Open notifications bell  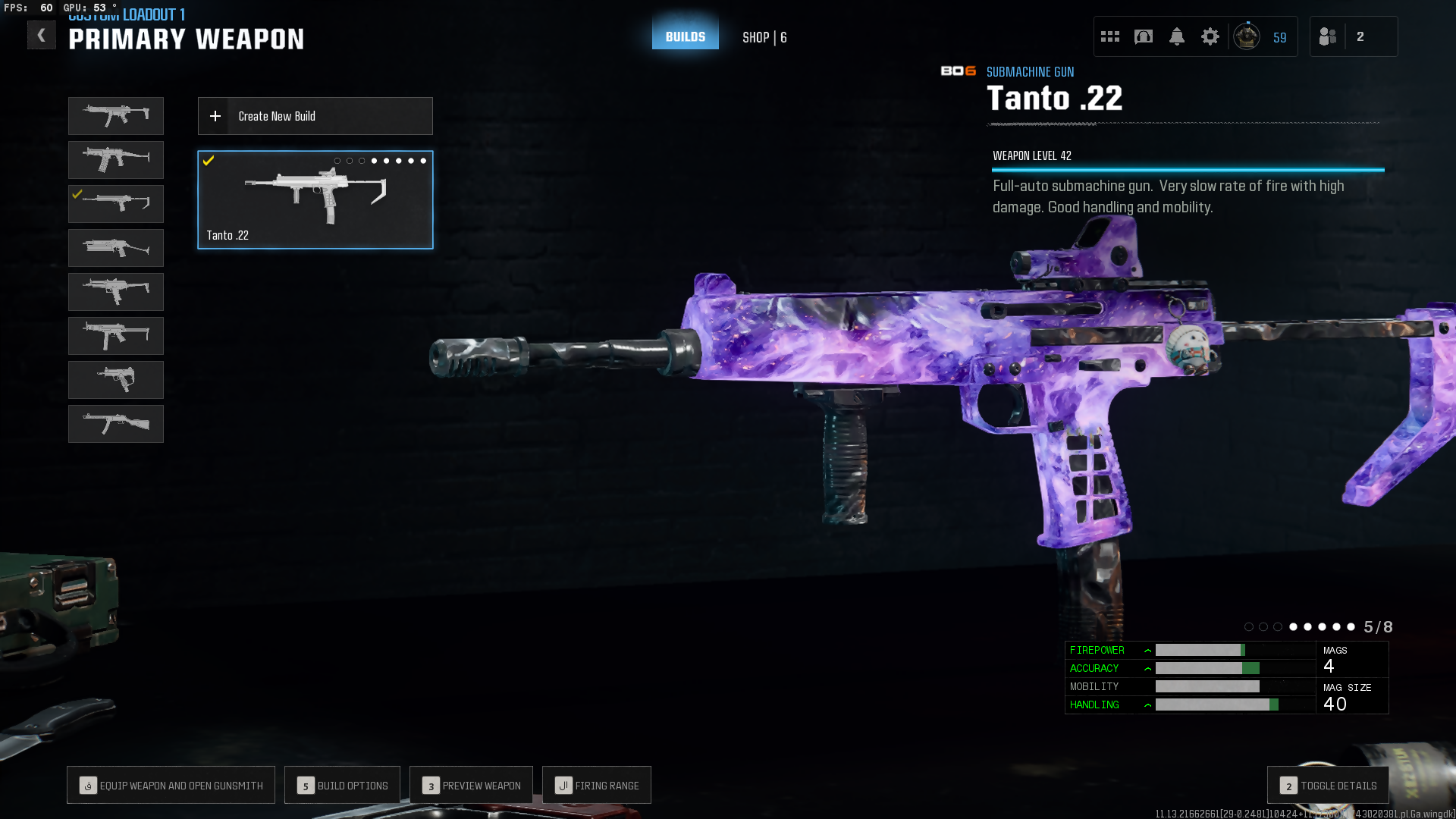pos(1177,36)
